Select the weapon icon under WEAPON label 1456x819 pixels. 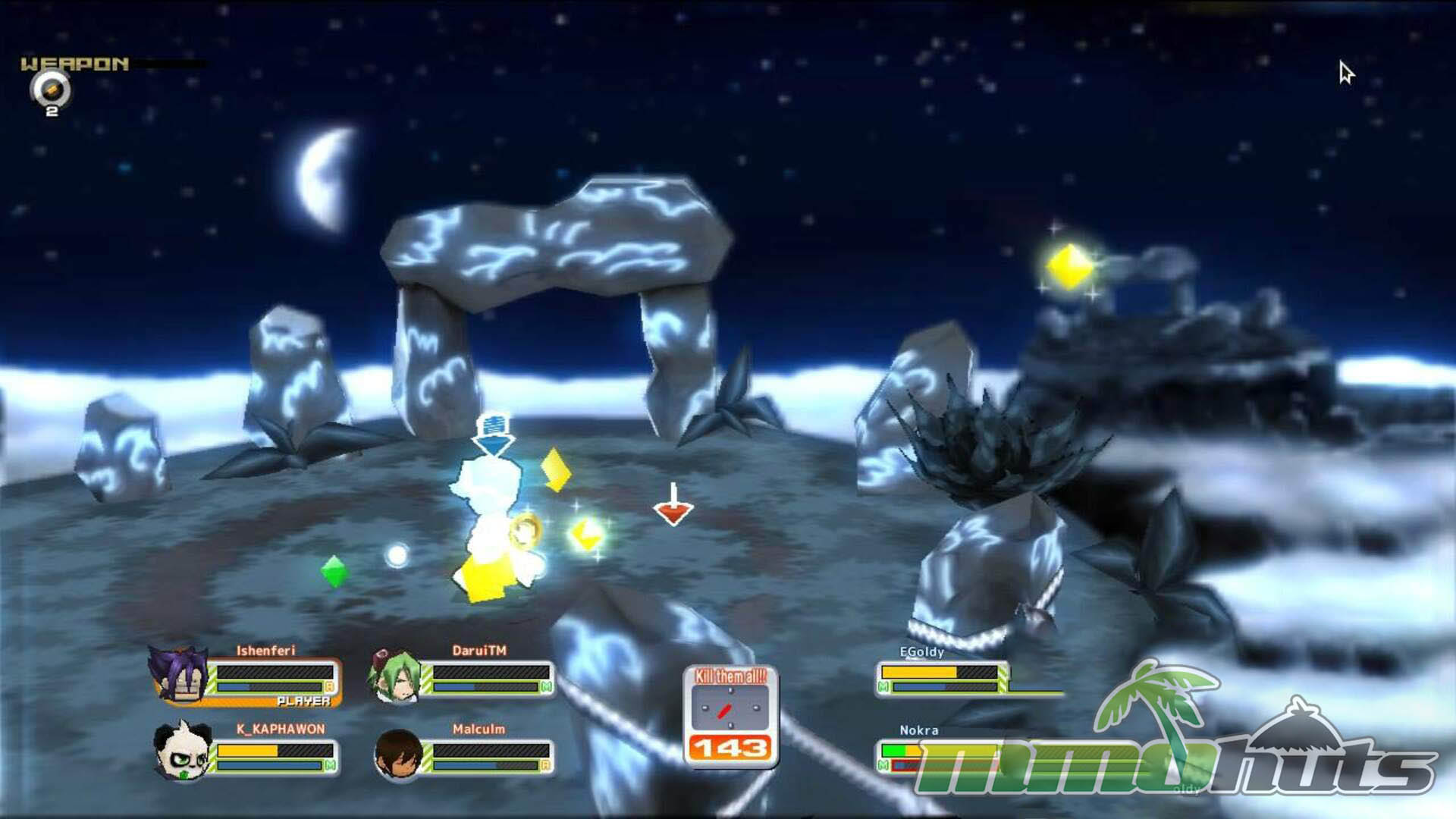pyautogui.click(x=50, y=91)
